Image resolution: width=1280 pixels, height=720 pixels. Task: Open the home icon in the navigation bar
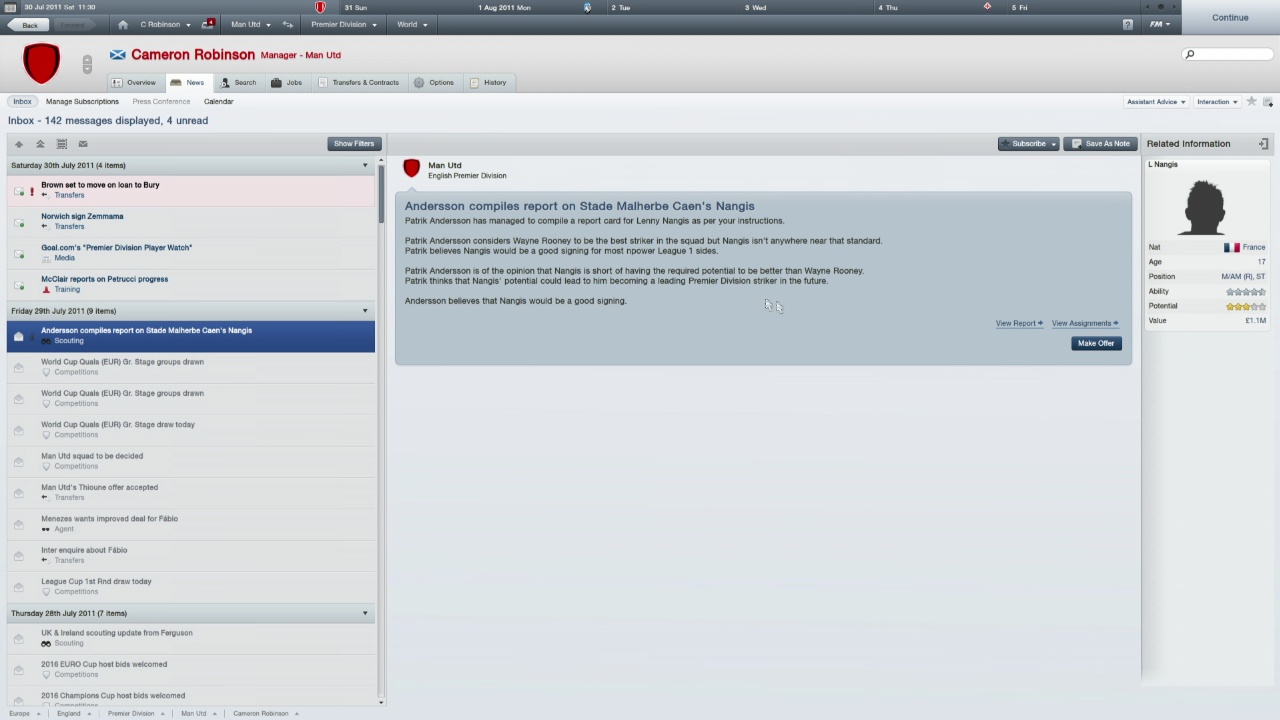122,24
